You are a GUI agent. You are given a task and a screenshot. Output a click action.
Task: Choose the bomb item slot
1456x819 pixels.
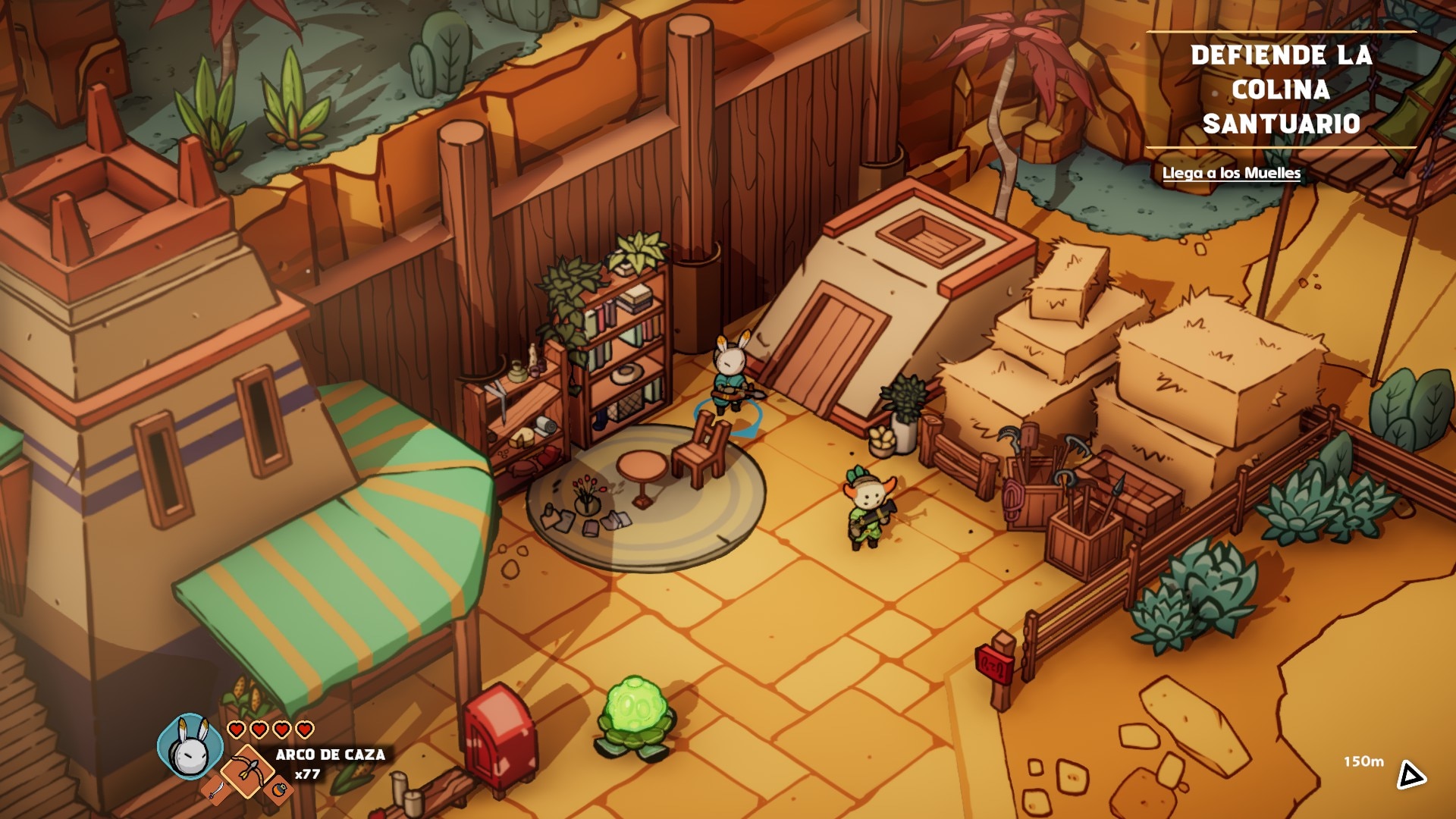coord(279,791)
